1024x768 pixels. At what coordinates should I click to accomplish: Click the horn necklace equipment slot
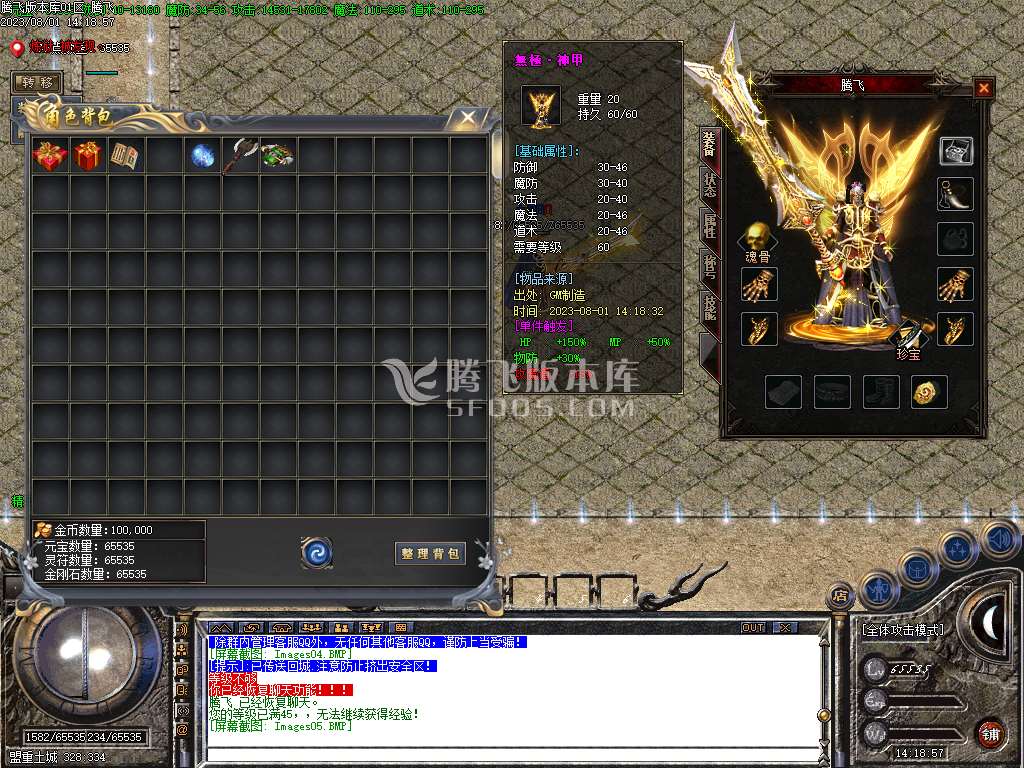(x=955, y=194)
